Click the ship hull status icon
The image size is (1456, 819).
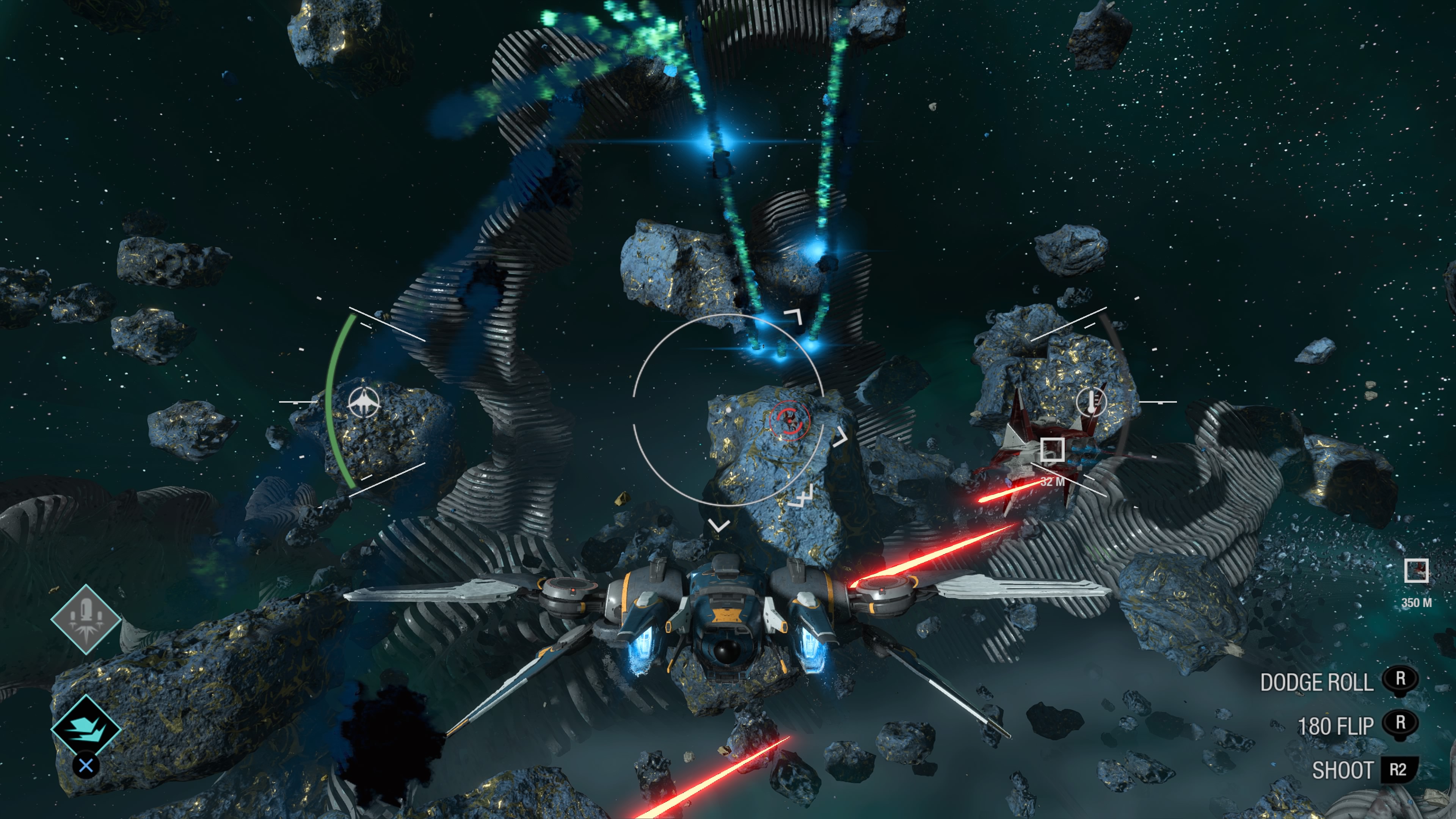pyautogui.click(x=364, y=402)
